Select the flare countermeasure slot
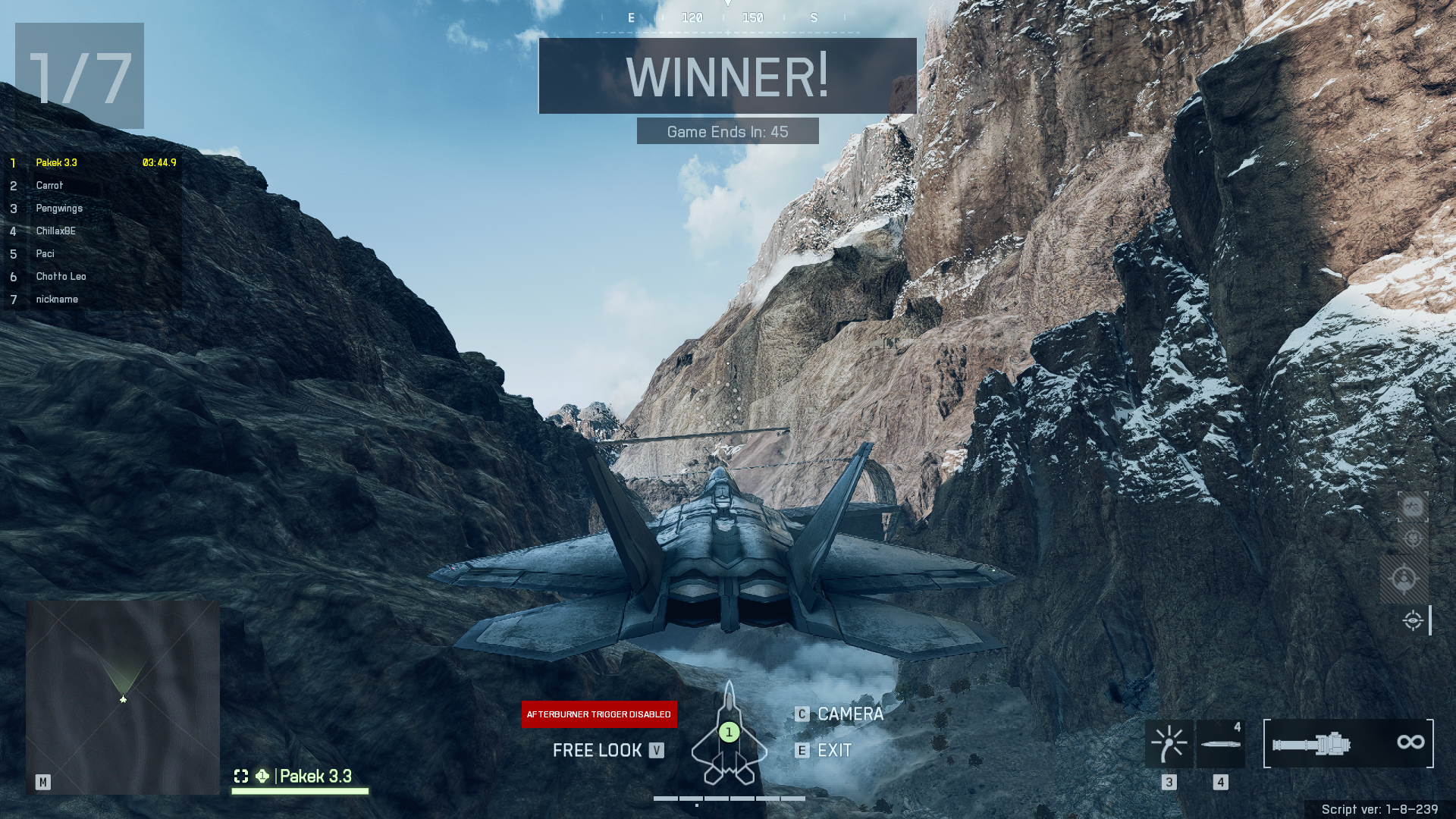This screenshot has width=1456, height=819. (1169, 743)
